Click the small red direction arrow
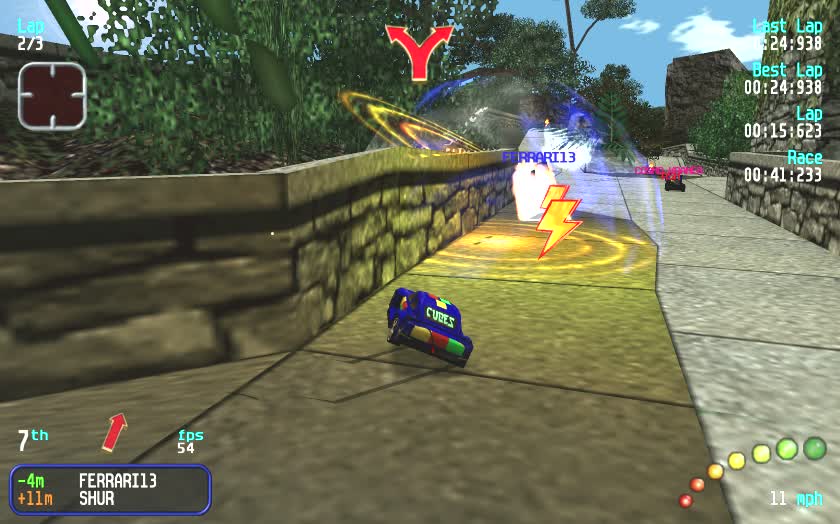 [x=115, y=432]
